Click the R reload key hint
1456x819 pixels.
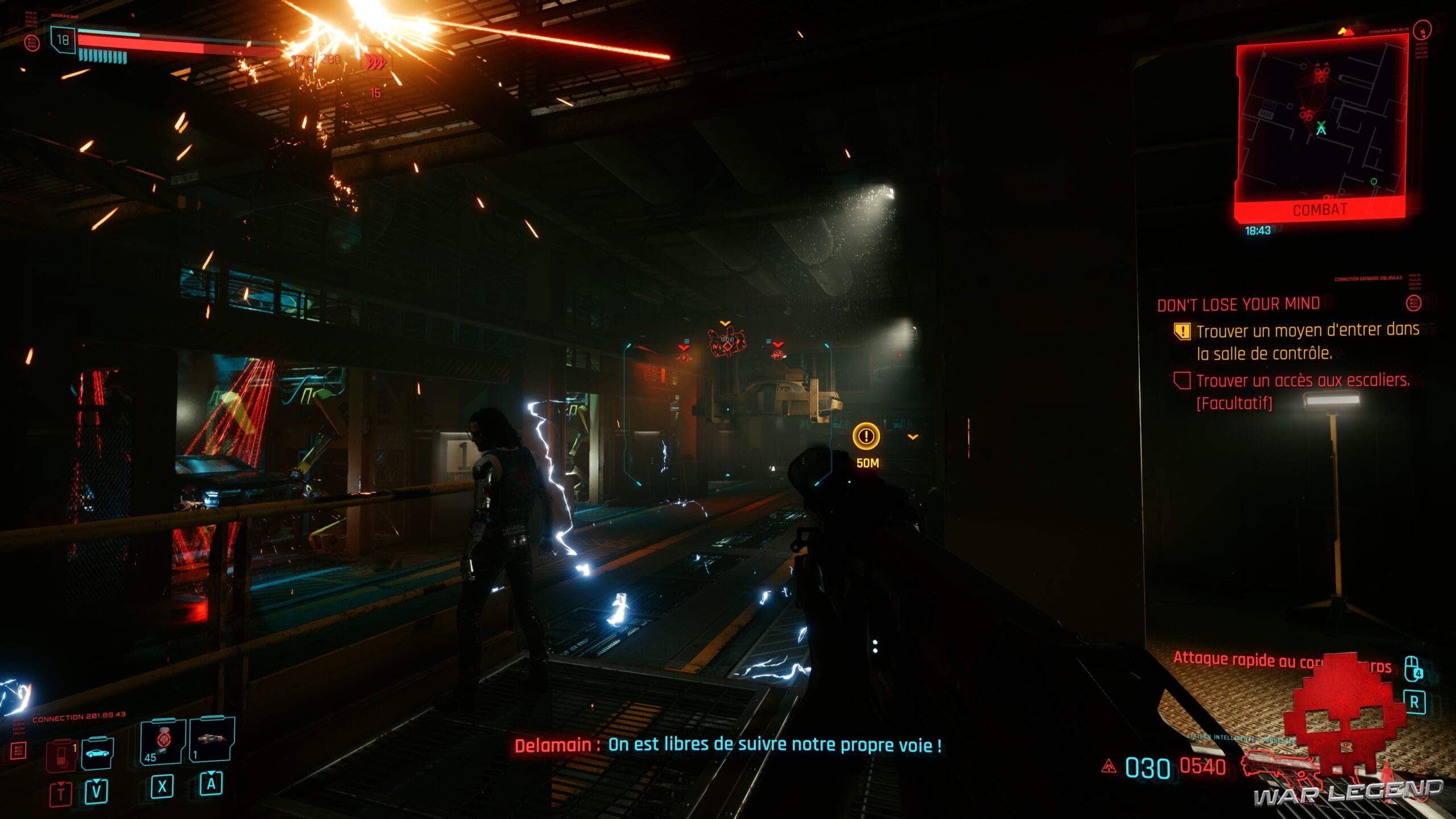[1416, 702]
